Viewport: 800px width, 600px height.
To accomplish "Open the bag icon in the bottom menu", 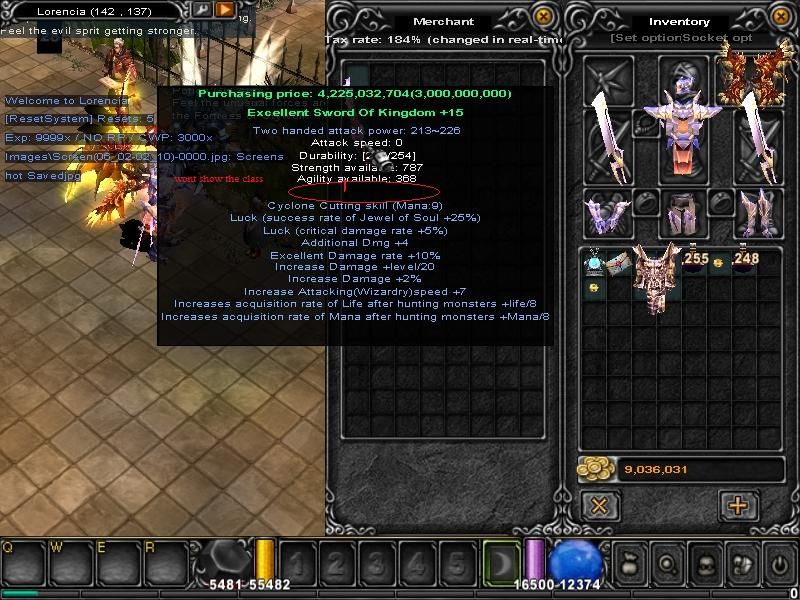I will click(630, 563).
